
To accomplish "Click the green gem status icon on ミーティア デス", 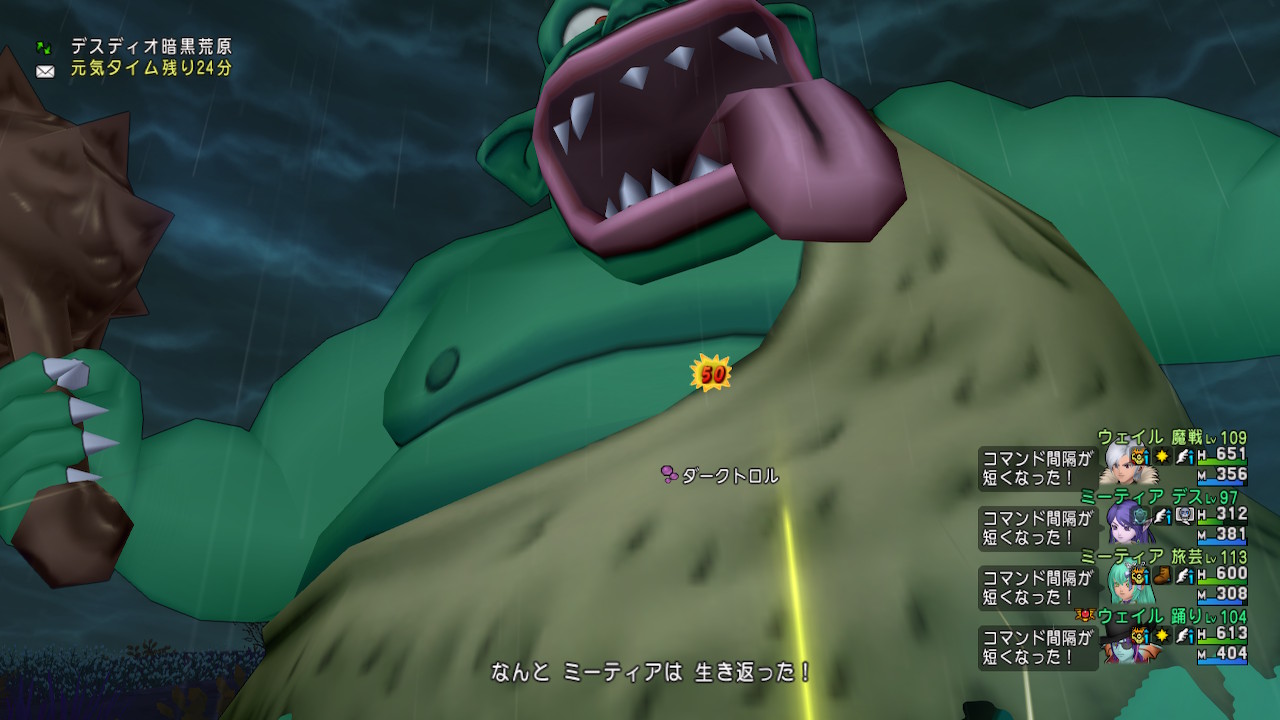I will [1140, 514].
